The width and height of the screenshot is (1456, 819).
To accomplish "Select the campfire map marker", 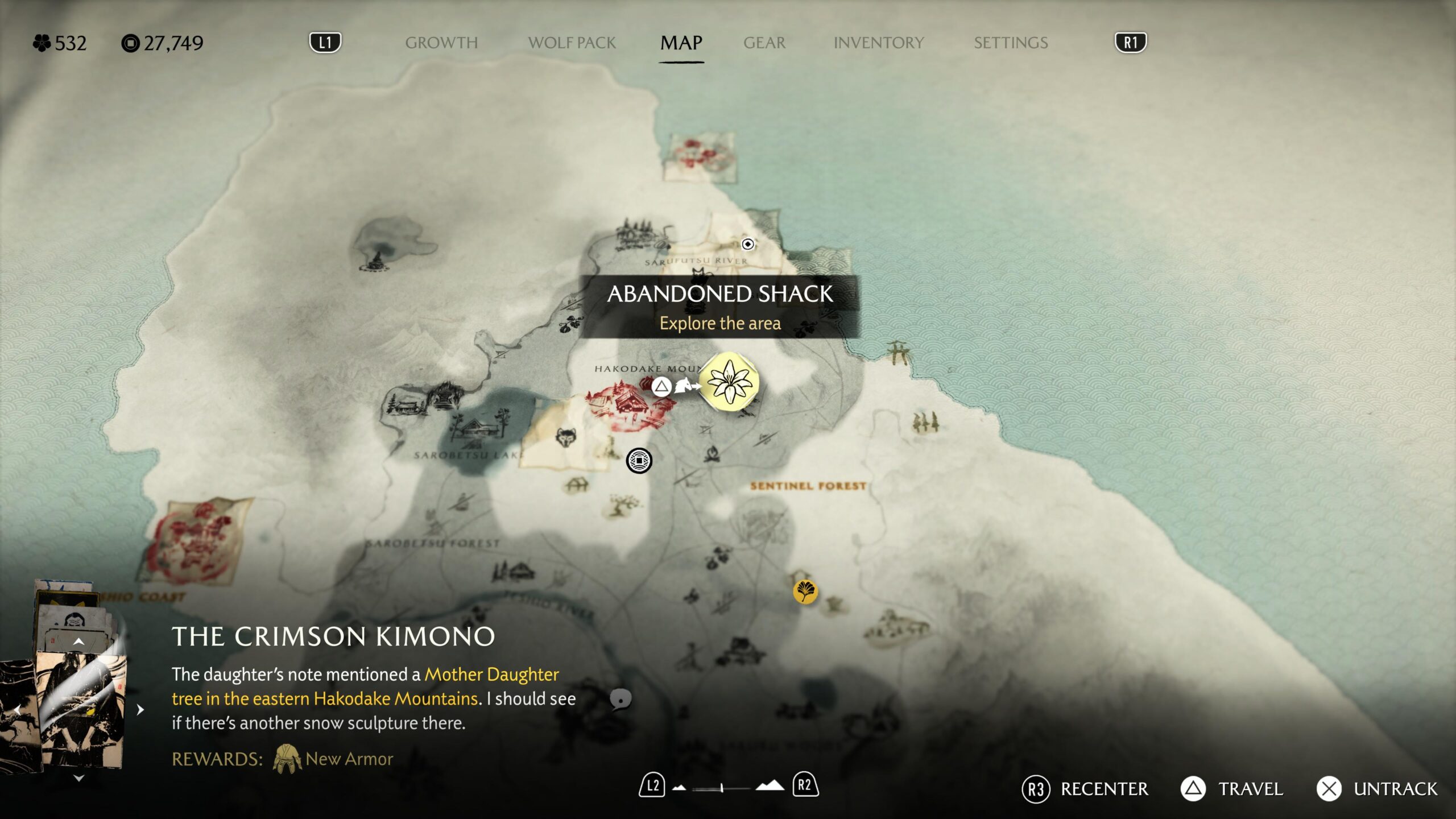I will (712, 454).
